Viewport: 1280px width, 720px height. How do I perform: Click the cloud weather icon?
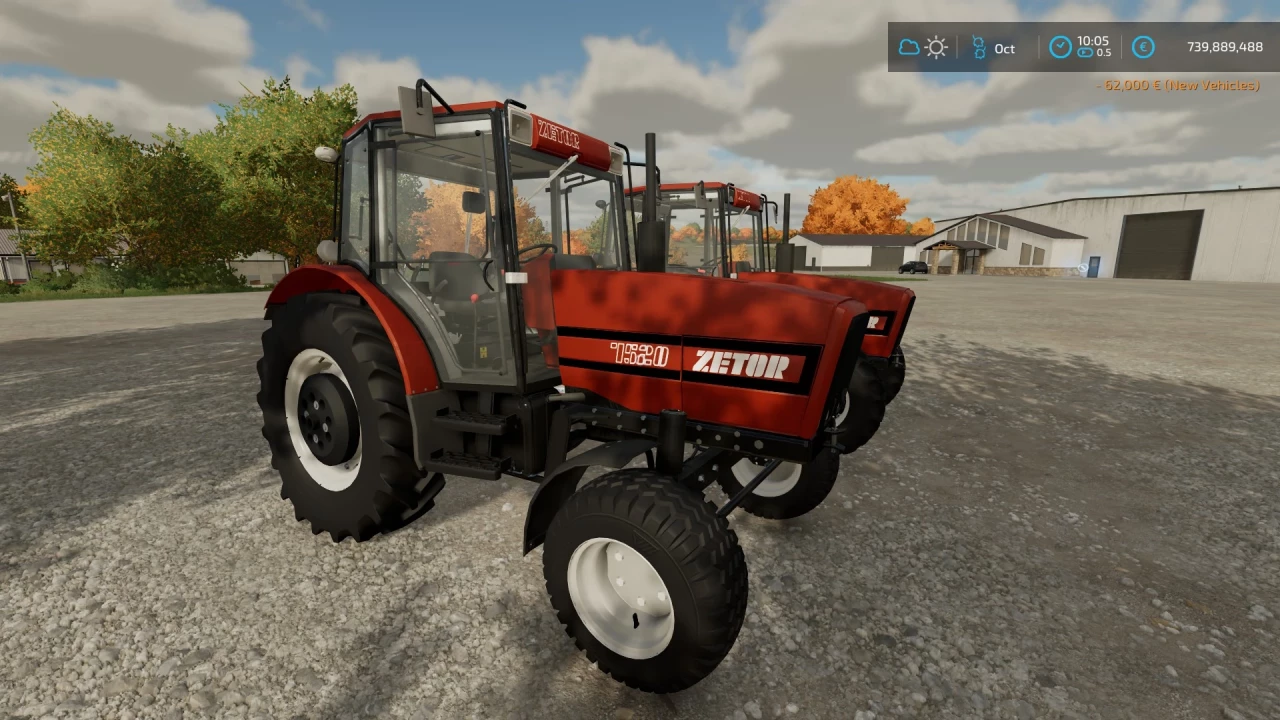[x=909, y=46]
